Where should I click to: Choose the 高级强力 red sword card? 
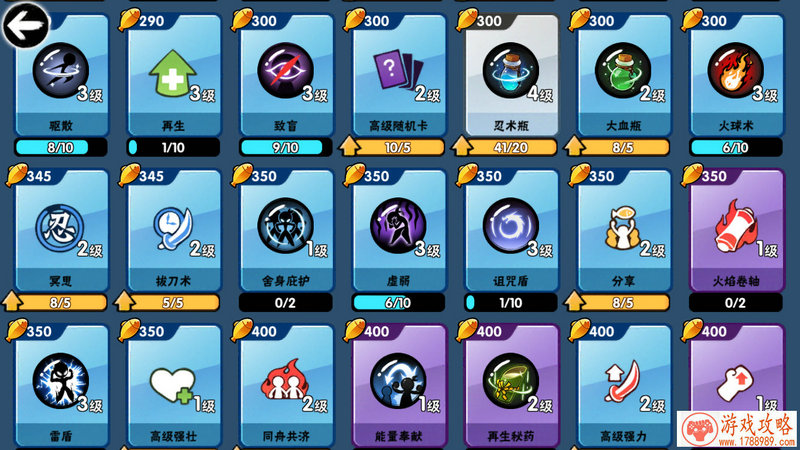[623, 385]
